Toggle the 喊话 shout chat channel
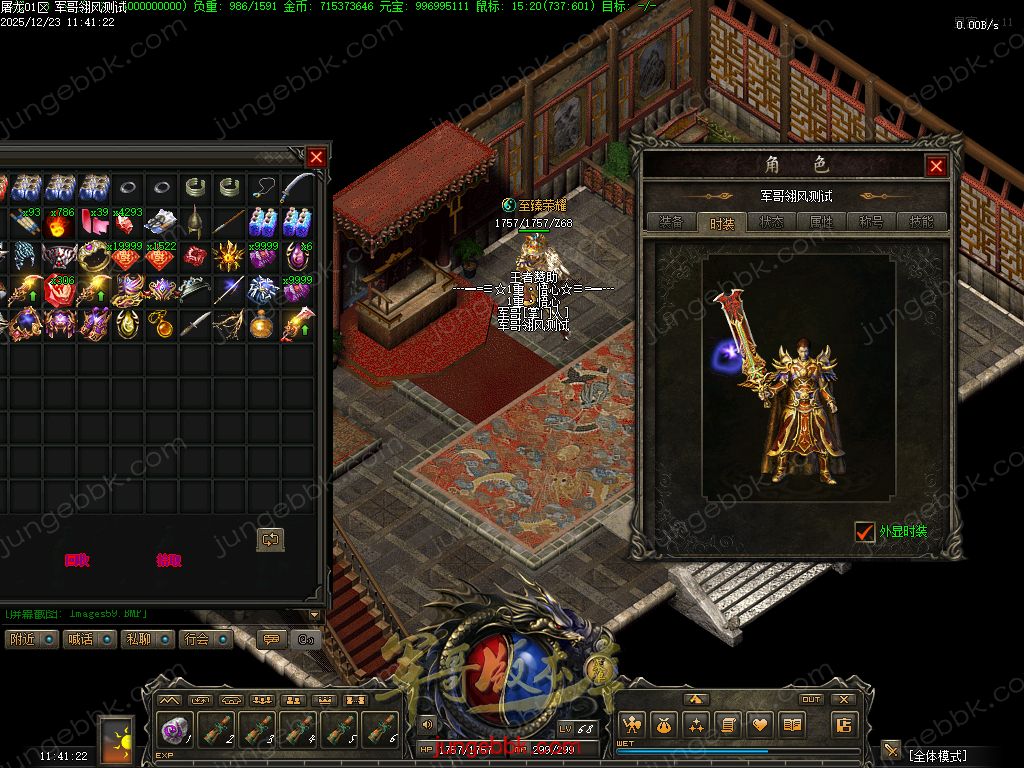The image size is (1024, 768). click(x=90, y=639)
